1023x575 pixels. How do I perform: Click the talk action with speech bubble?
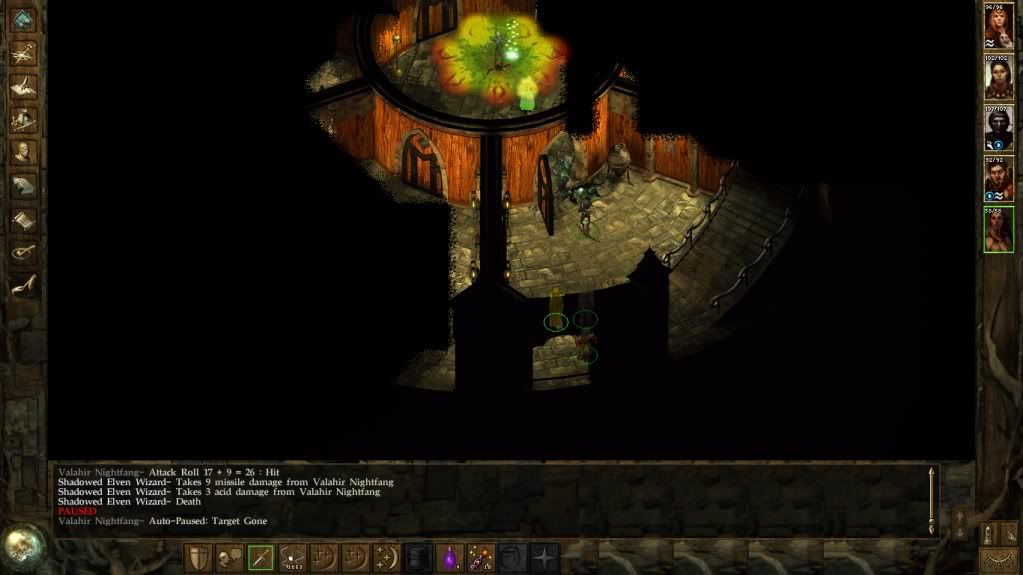(x=229, y=558)
